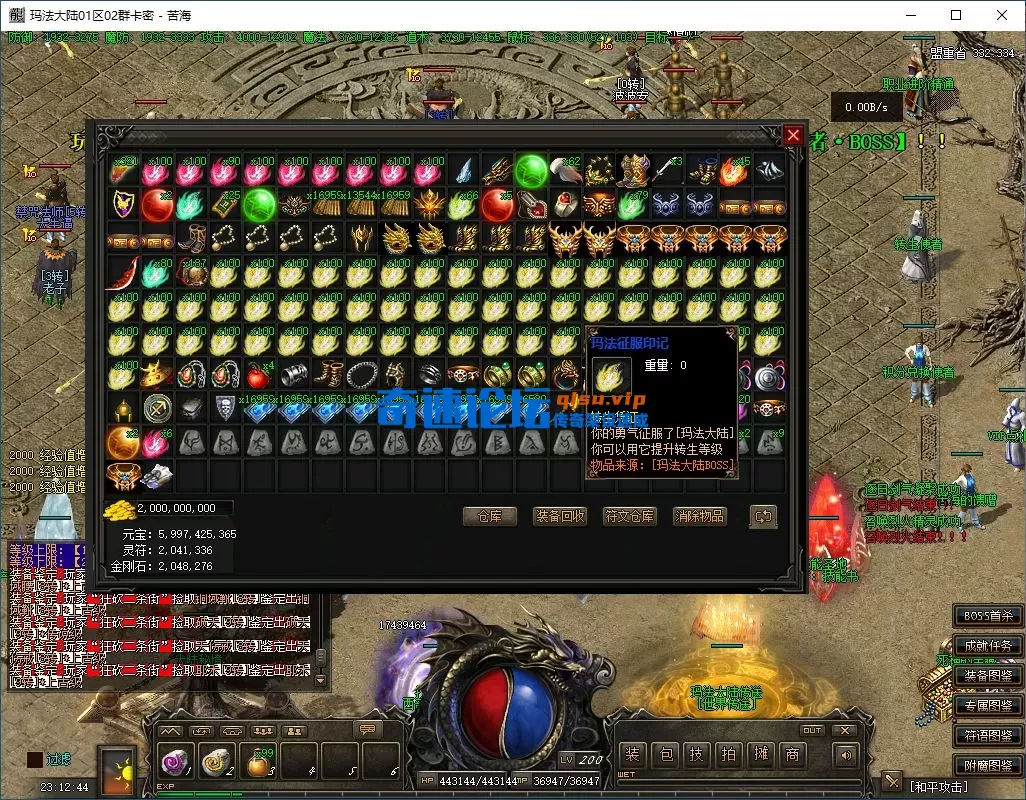Toggle the sound speaker button
The width and height of the screenshot is (1026, 800).
pos(846,757)
